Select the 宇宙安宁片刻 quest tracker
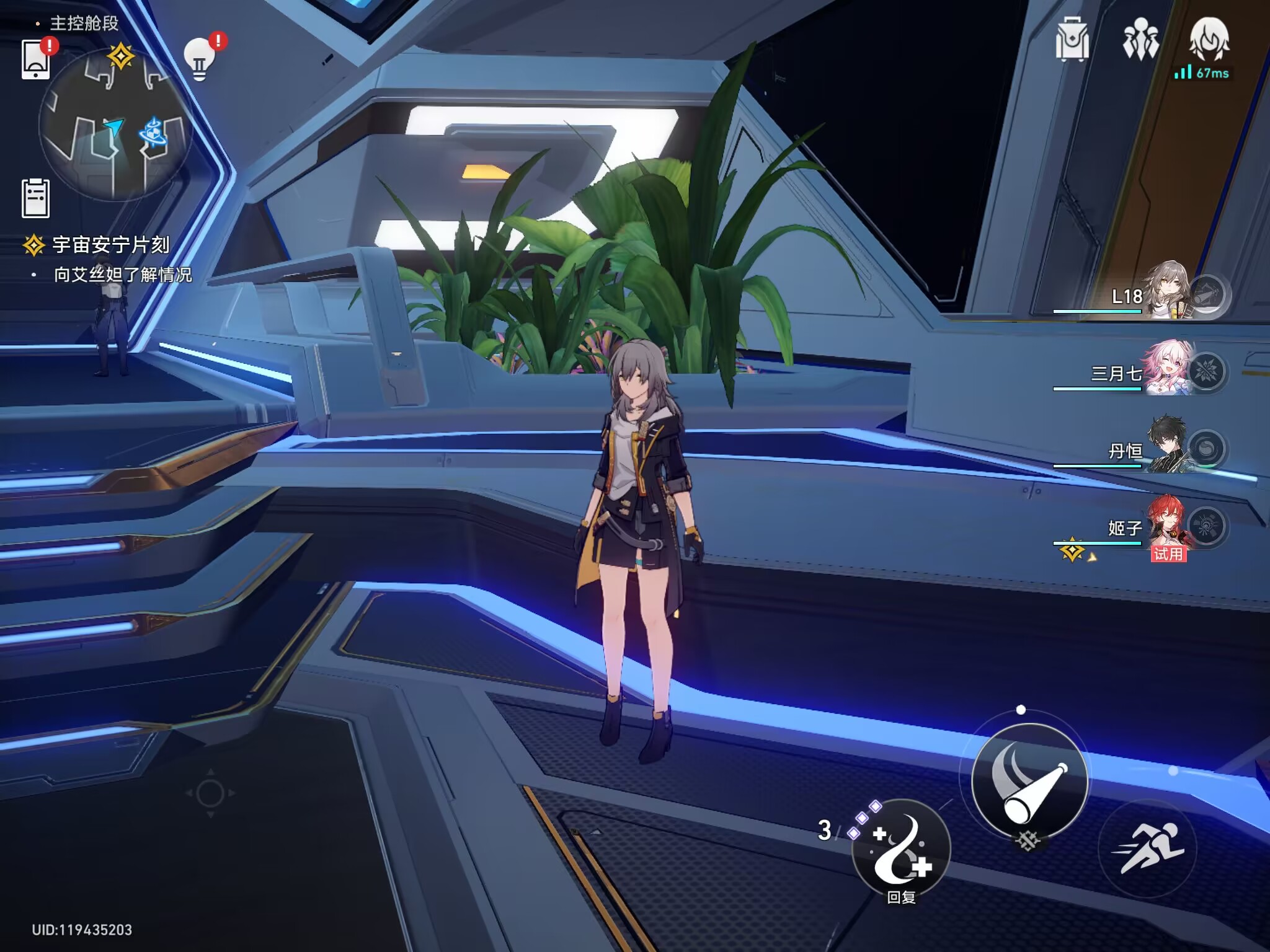 pyautogui.click(x=110, y=245)
